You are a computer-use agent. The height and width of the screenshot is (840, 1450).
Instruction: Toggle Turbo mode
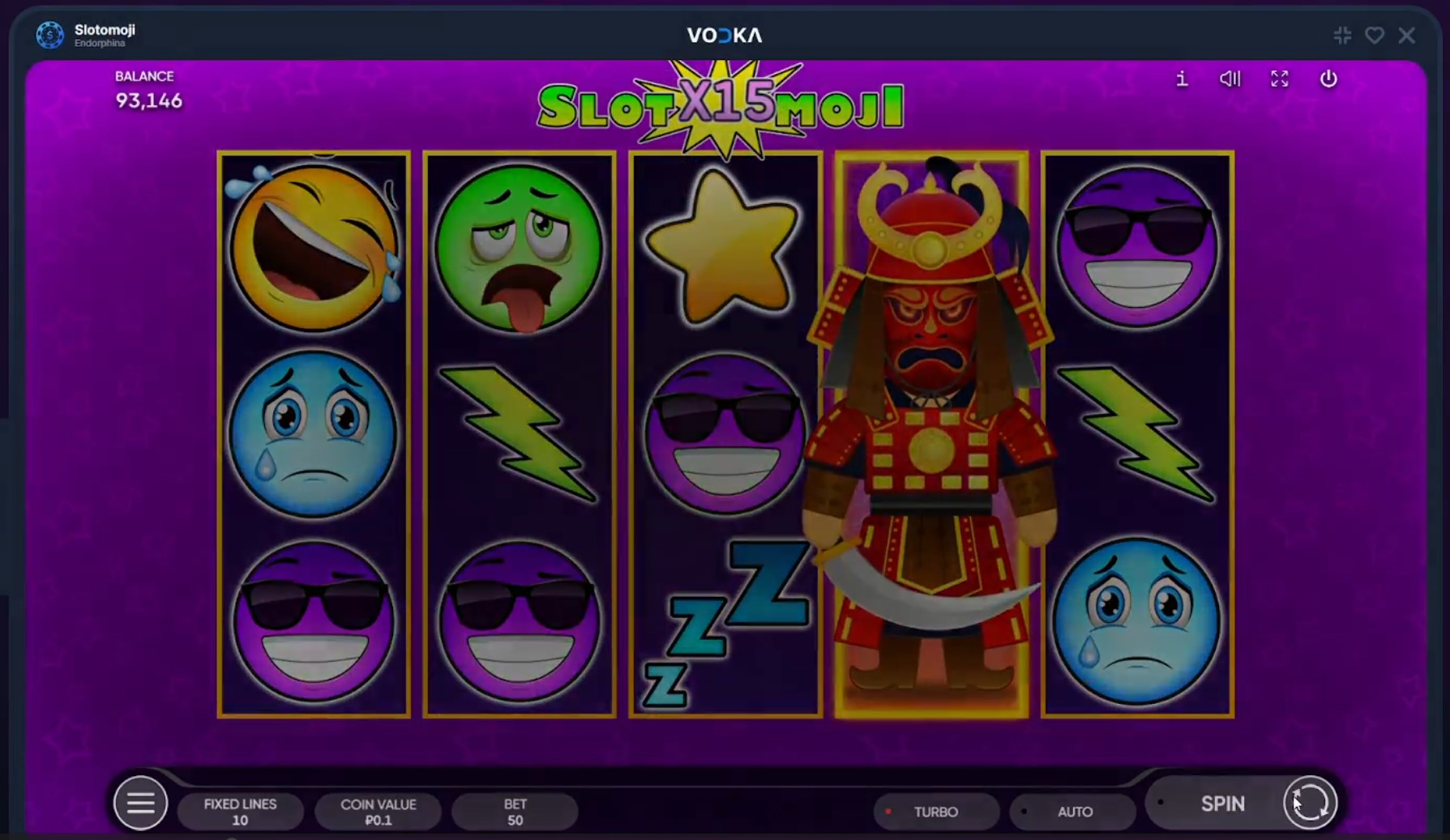pyautogui.click(x=935, y=812)
